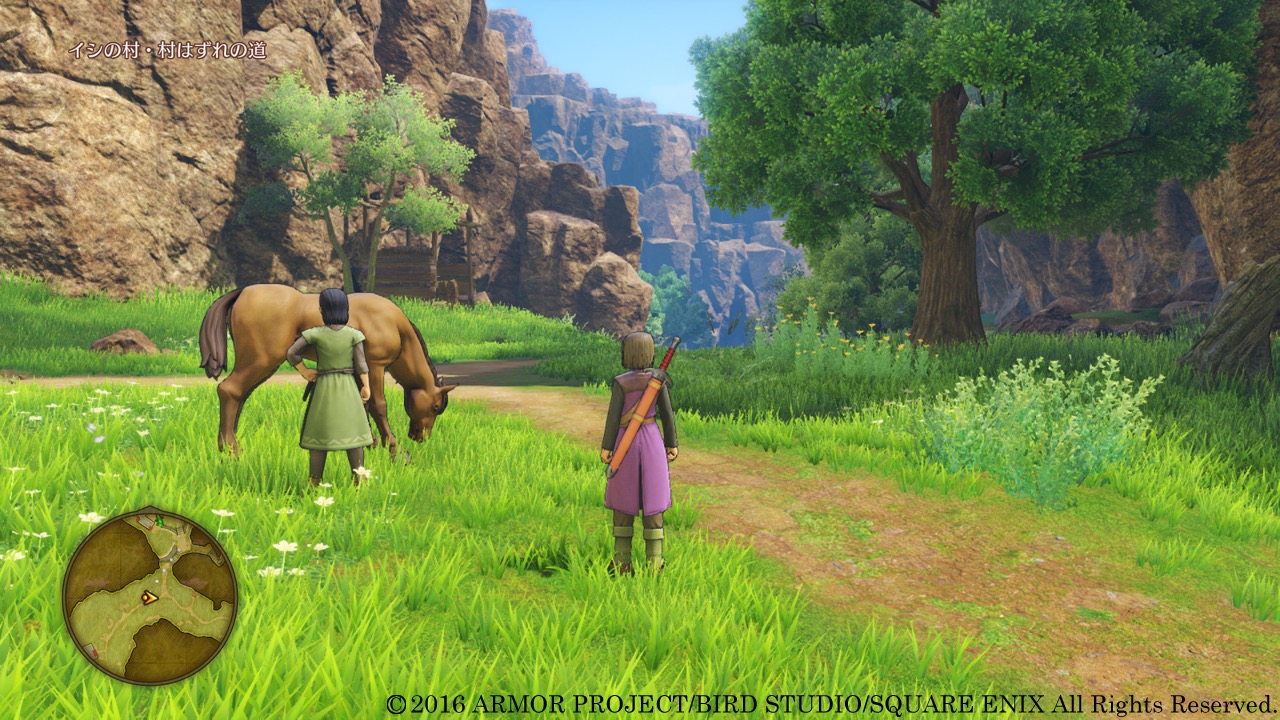Click the red-roofed building icon on the minimap

click(x=145, y=521)
